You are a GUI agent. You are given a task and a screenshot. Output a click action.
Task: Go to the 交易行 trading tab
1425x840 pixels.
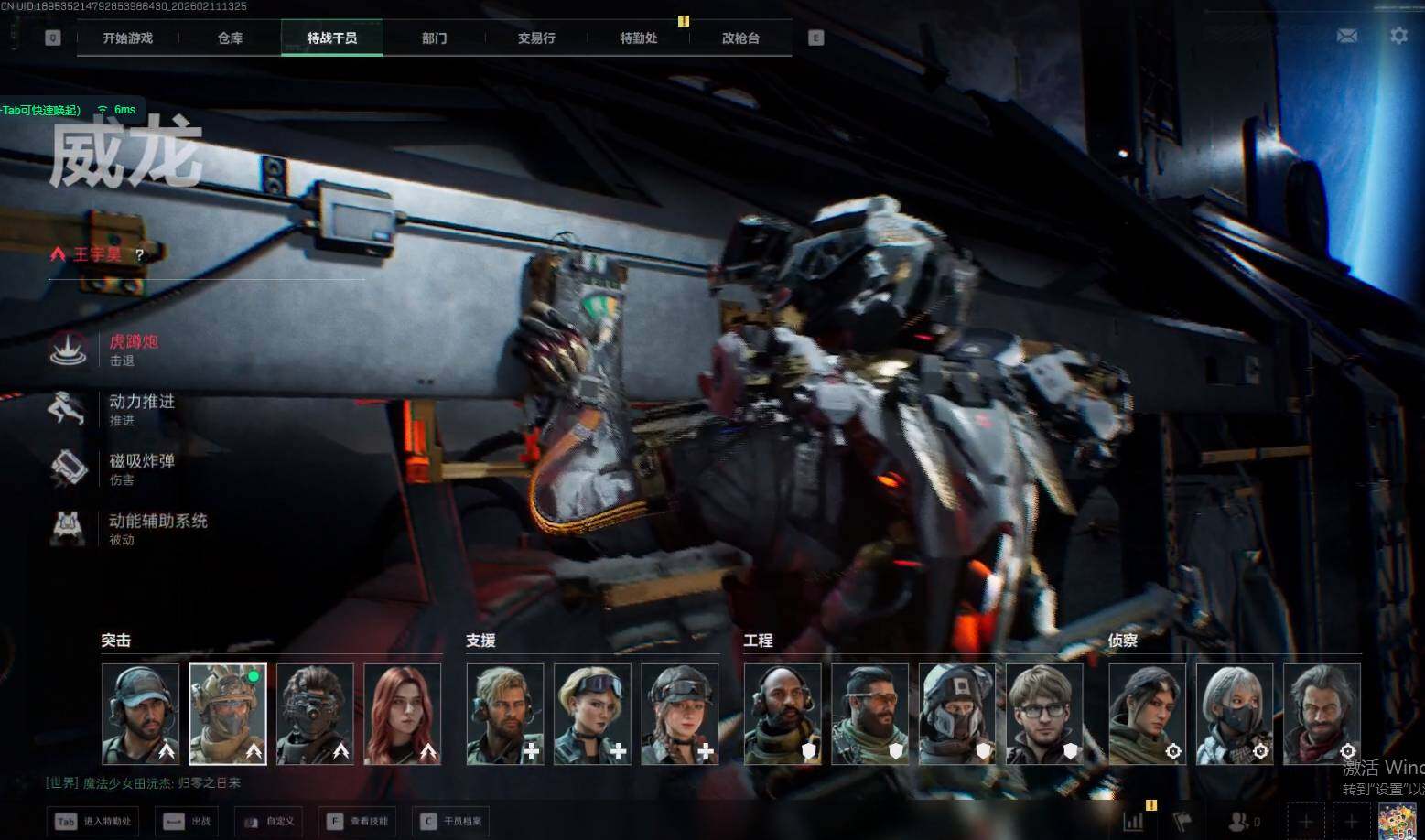[536, 38]
